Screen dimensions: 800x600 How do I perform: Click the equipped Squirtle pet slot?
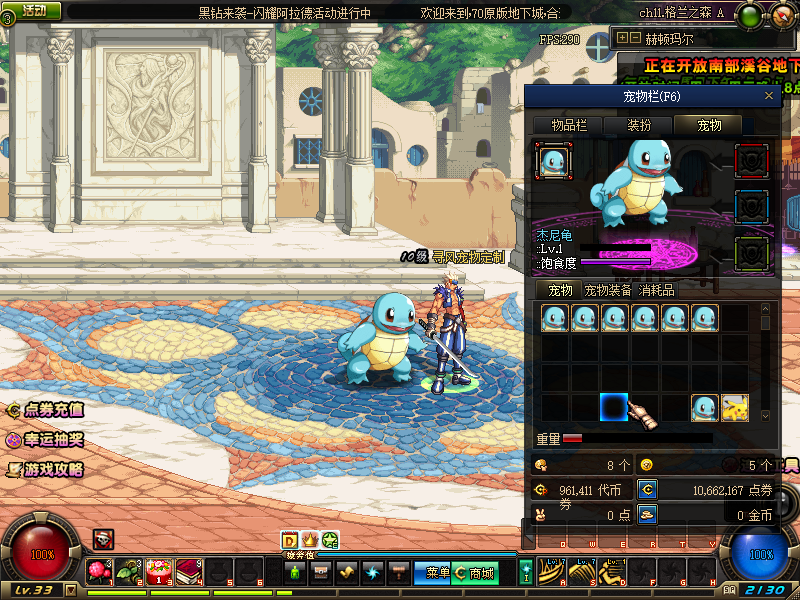pos(553,160)
